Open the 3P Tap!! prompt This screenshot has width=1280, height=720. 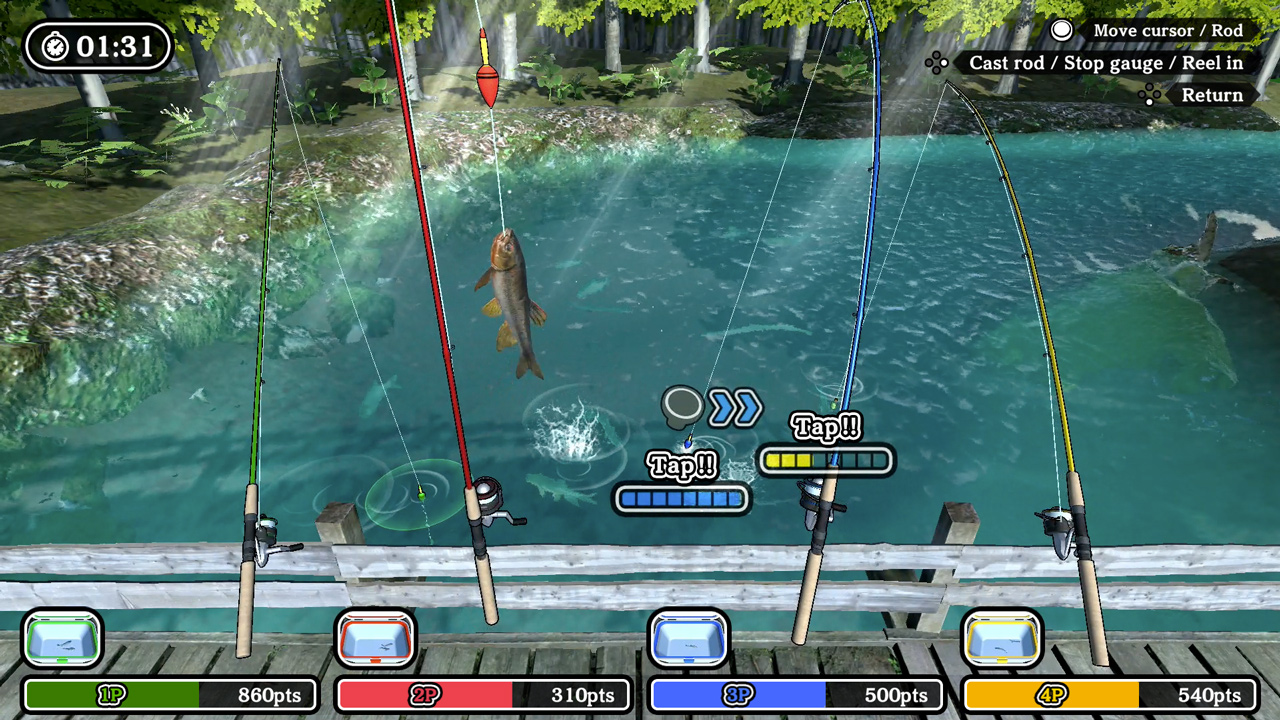(827, 428)
